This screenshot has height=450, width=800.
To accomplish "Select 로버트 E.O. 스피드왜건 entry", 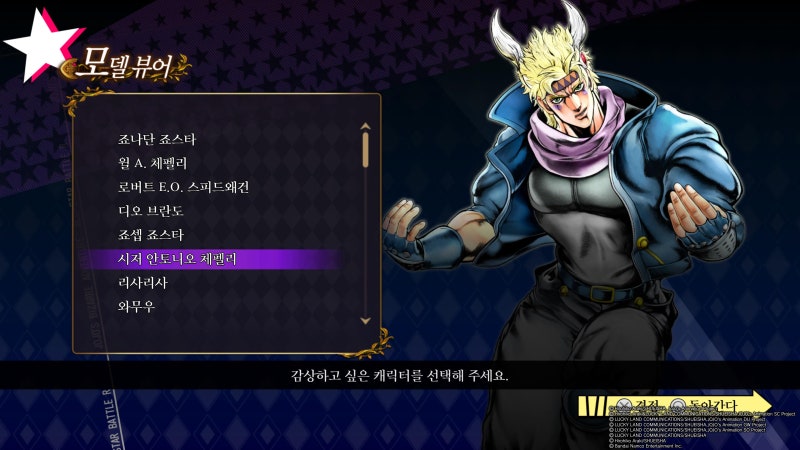I will [183, 186].
